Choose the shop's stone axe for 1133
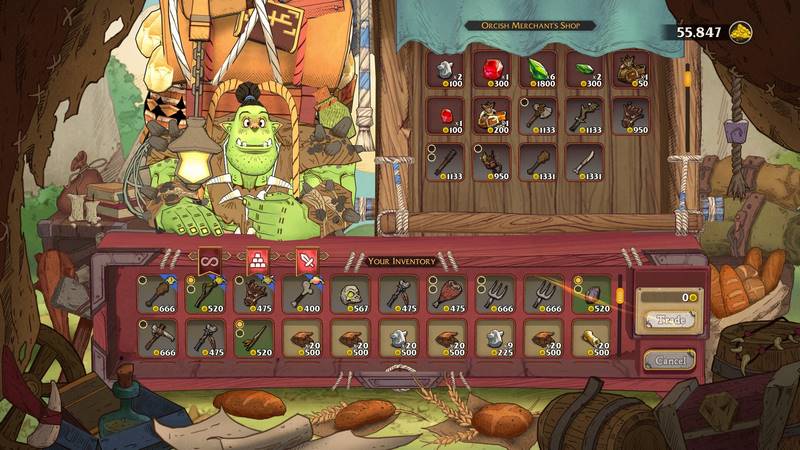The width and height of the screenshot is (800, 450). [x=538, y=115]
